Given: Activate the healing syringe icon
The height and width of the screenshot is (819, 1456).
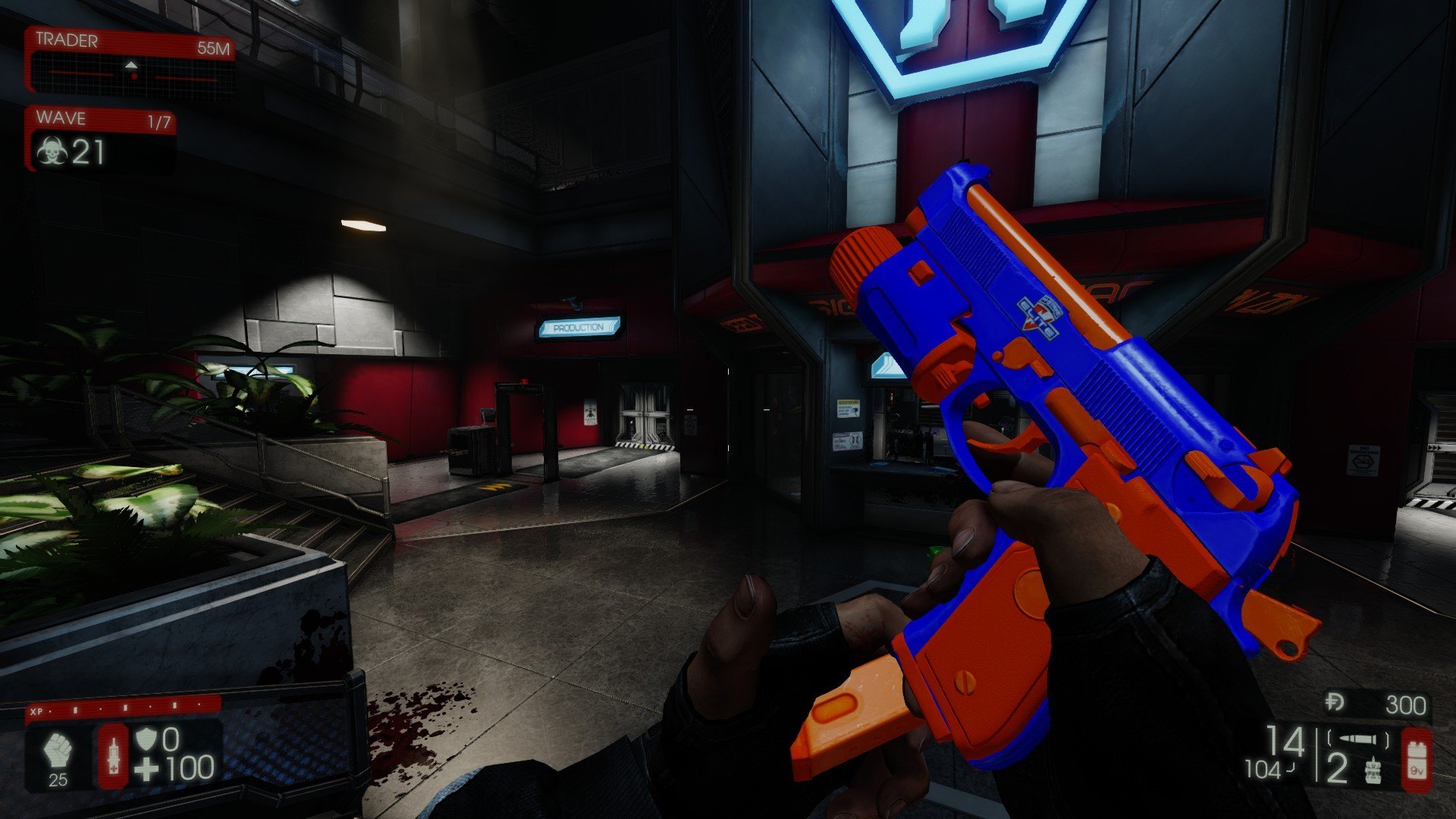Looking at the screenshot, I should (114, 755).
